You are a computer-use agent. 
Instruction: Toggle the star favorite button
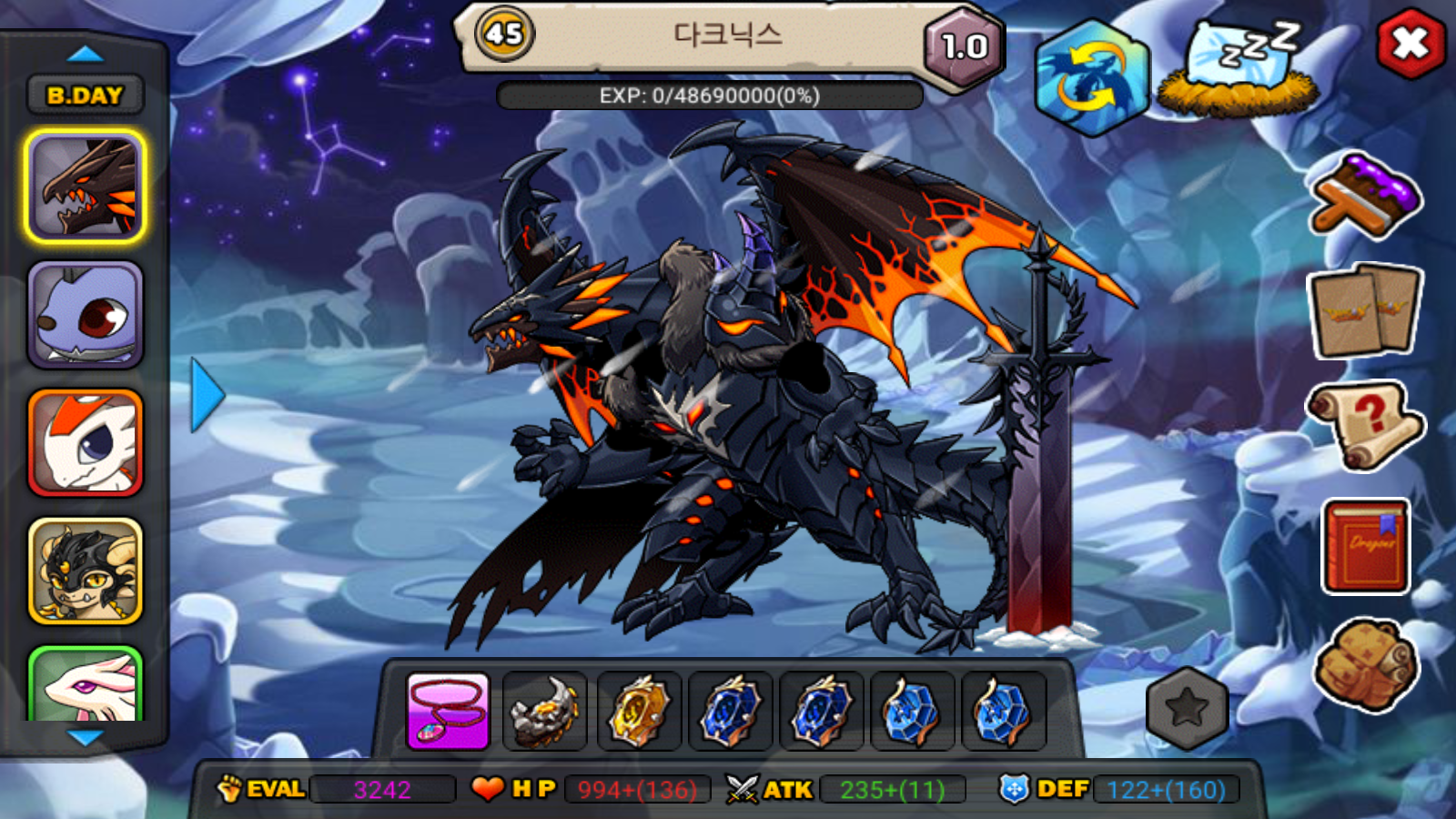pos(1188,708)
